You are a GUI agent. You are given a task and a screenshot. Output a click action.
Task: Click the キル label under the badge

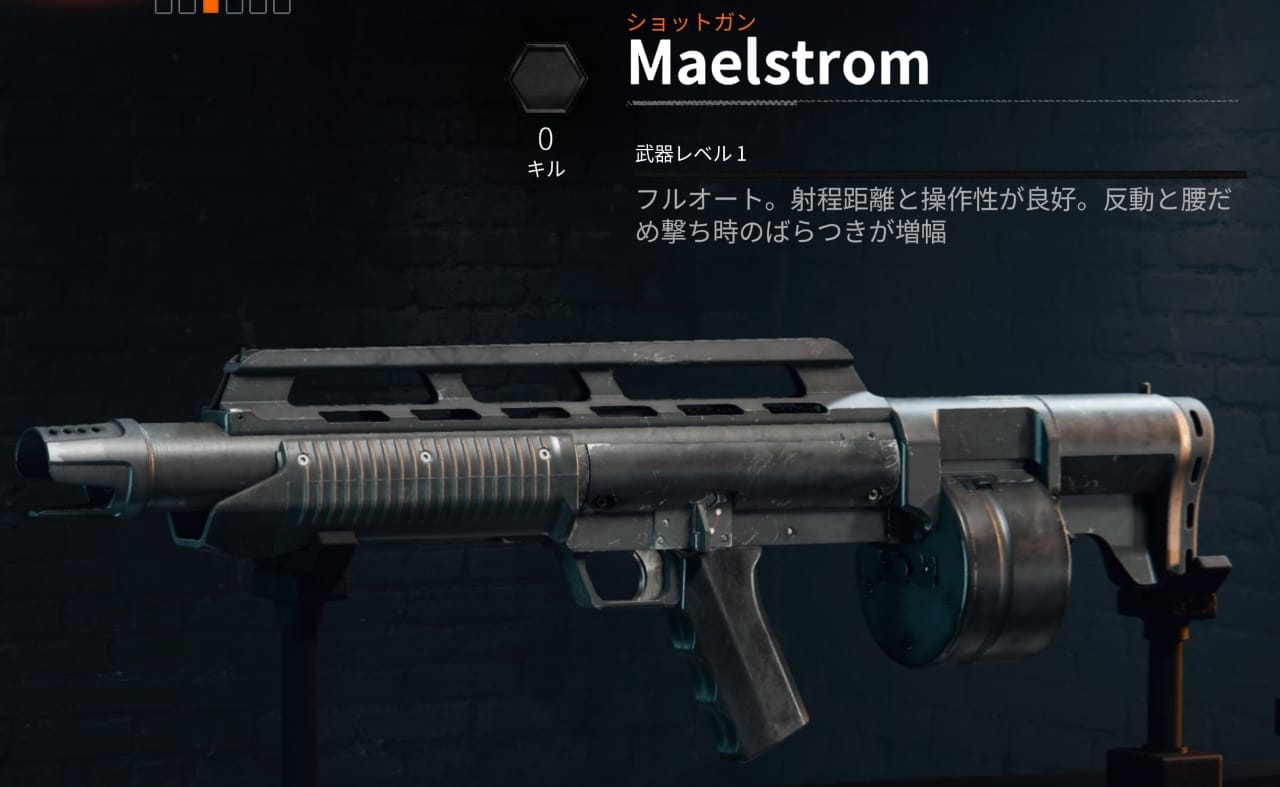click(x=546, y=168)
